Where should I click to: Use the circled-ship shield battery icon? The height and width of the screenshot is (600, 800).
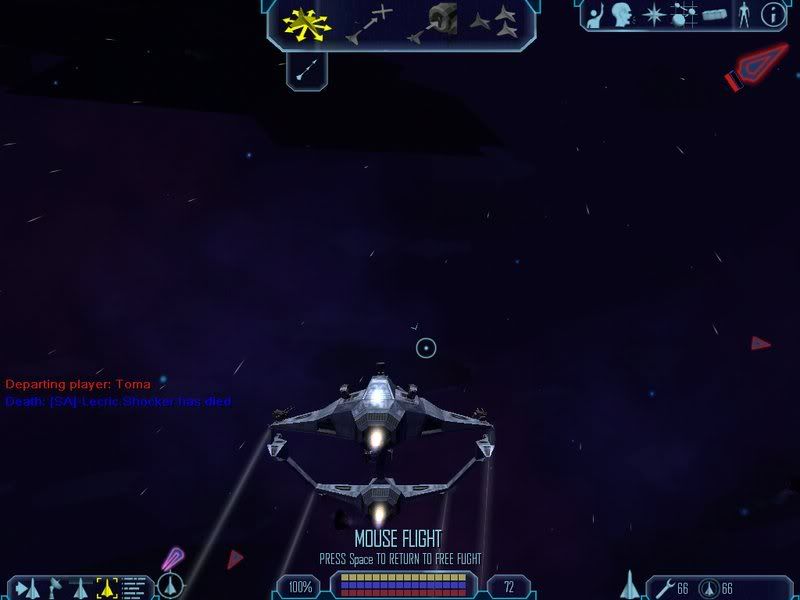pos(707,587)
